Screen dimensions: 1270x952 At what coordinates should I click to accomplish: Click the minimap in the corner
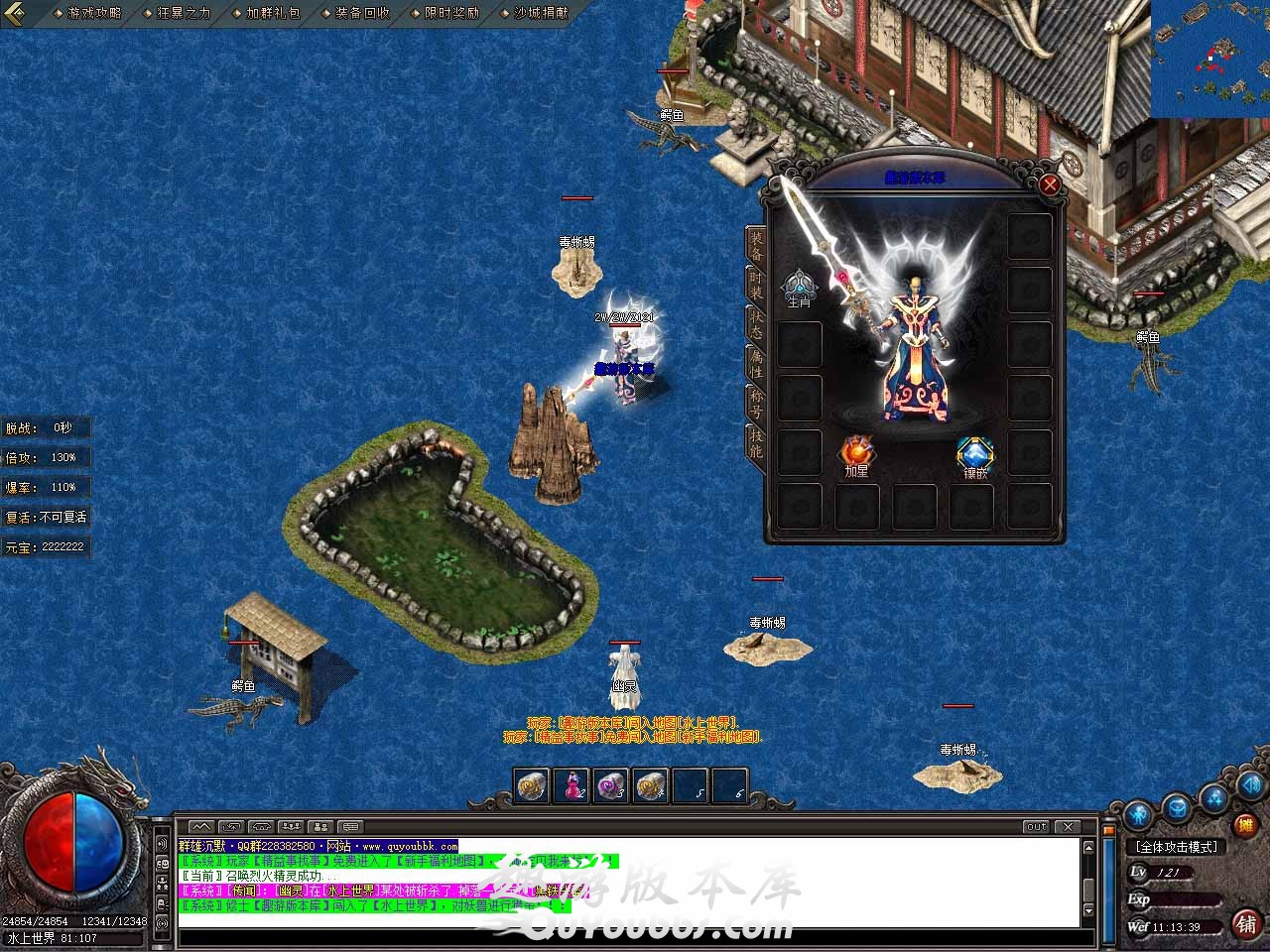(1210, 59)
